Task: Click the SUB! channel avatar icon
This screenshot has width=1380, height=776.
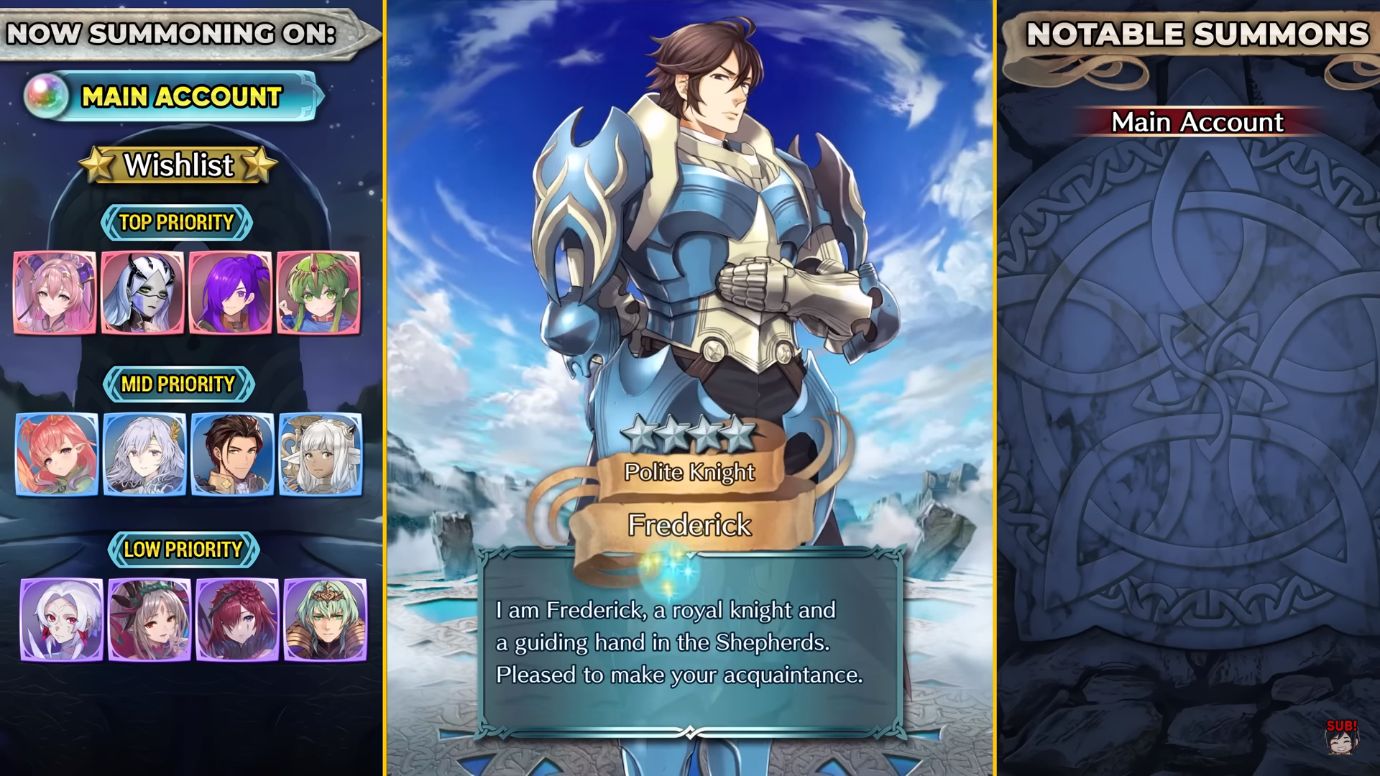Action: click(x=1341, y=738)
